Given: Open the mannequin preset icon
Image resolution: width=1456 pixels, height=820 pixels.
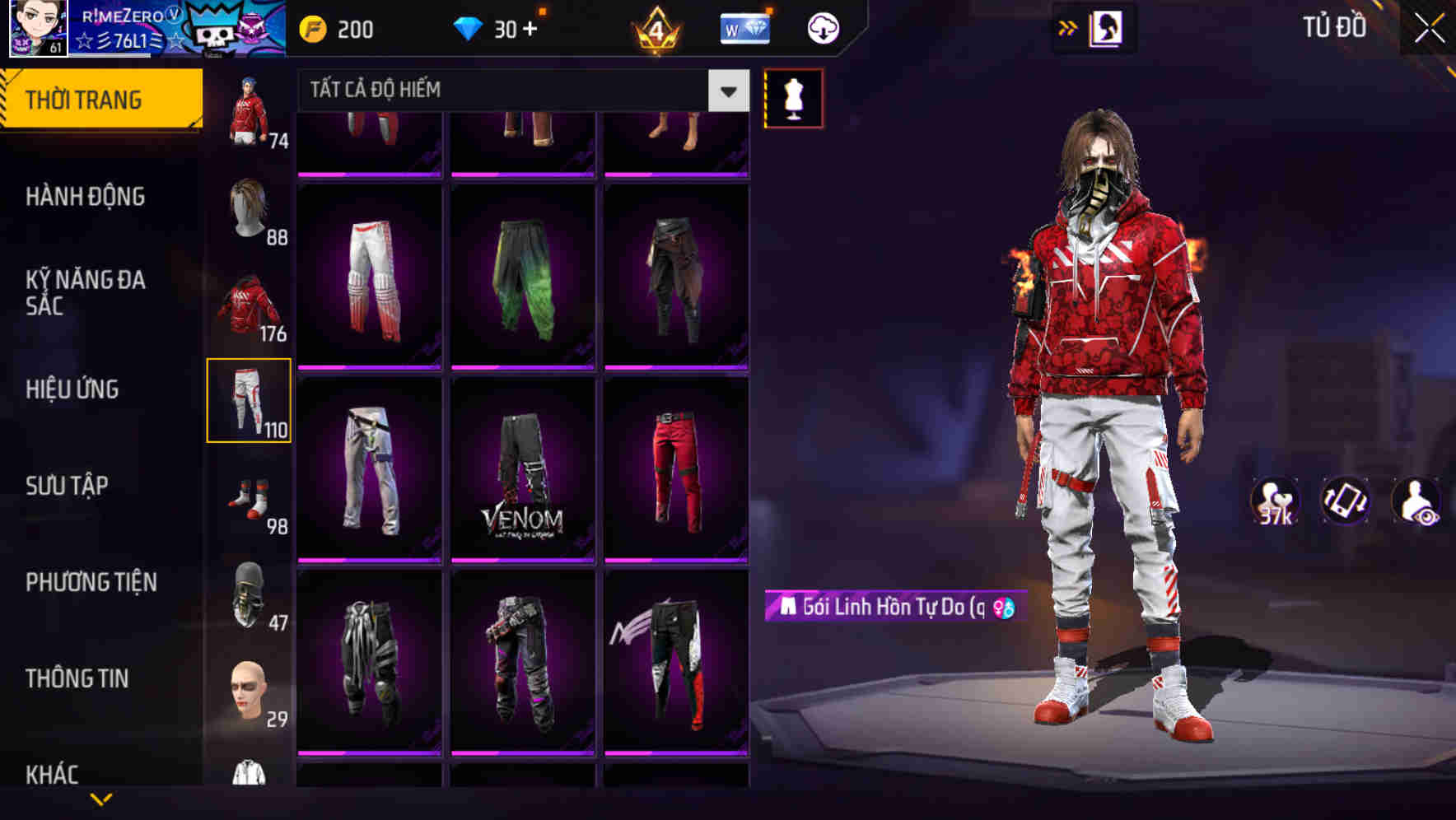Looking at the screenshot, I should (793, 97).
